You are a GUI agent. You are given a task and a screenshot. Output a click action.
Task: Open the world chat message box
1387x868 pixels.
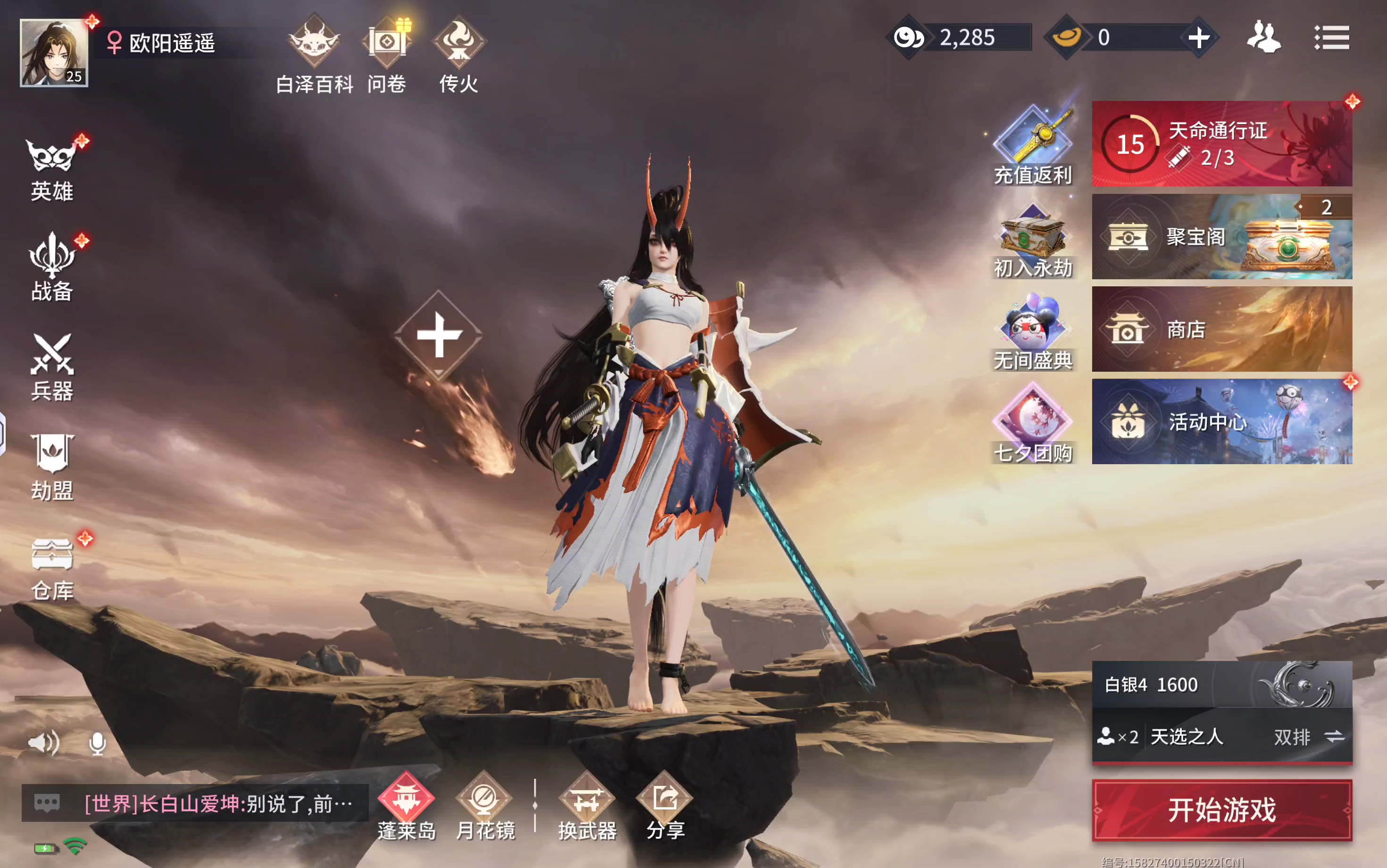point(195,804)
